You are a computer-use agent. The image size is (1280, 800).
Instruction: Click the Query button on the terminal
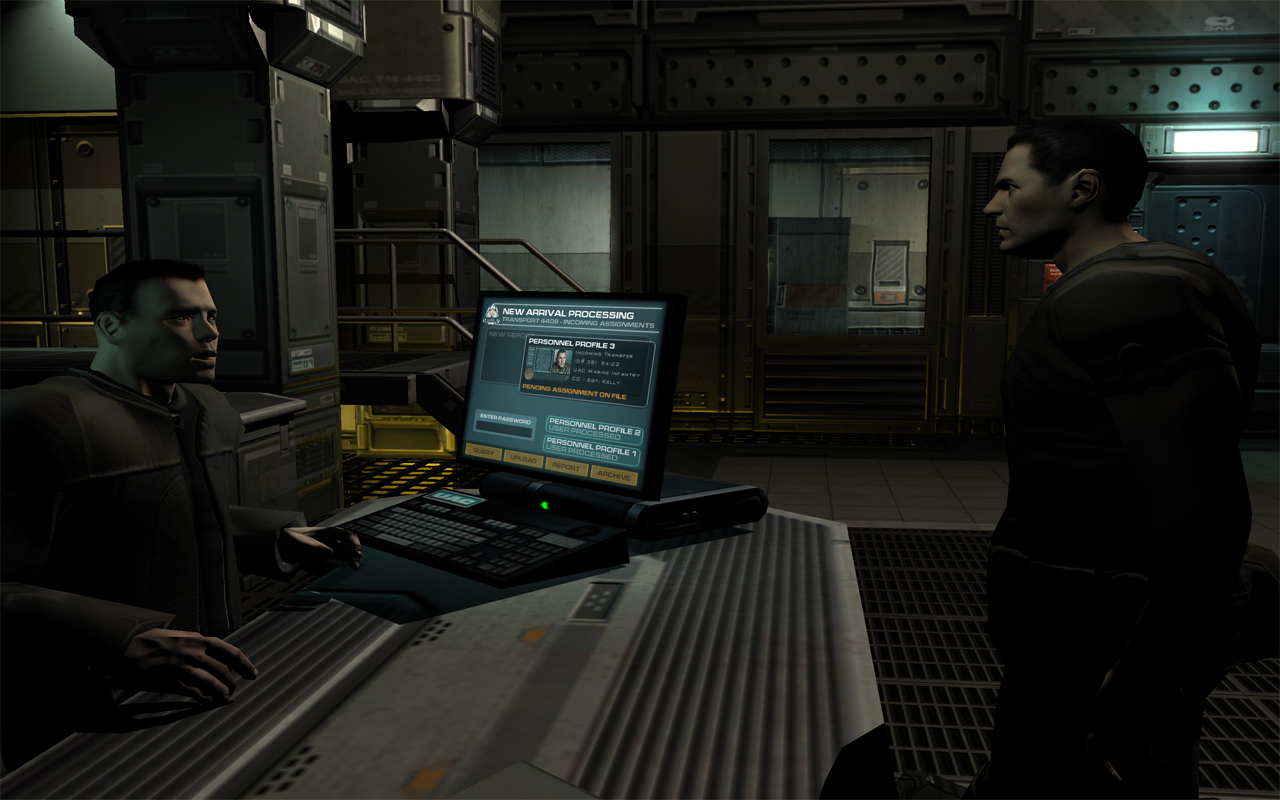click(x=483, y=451)
